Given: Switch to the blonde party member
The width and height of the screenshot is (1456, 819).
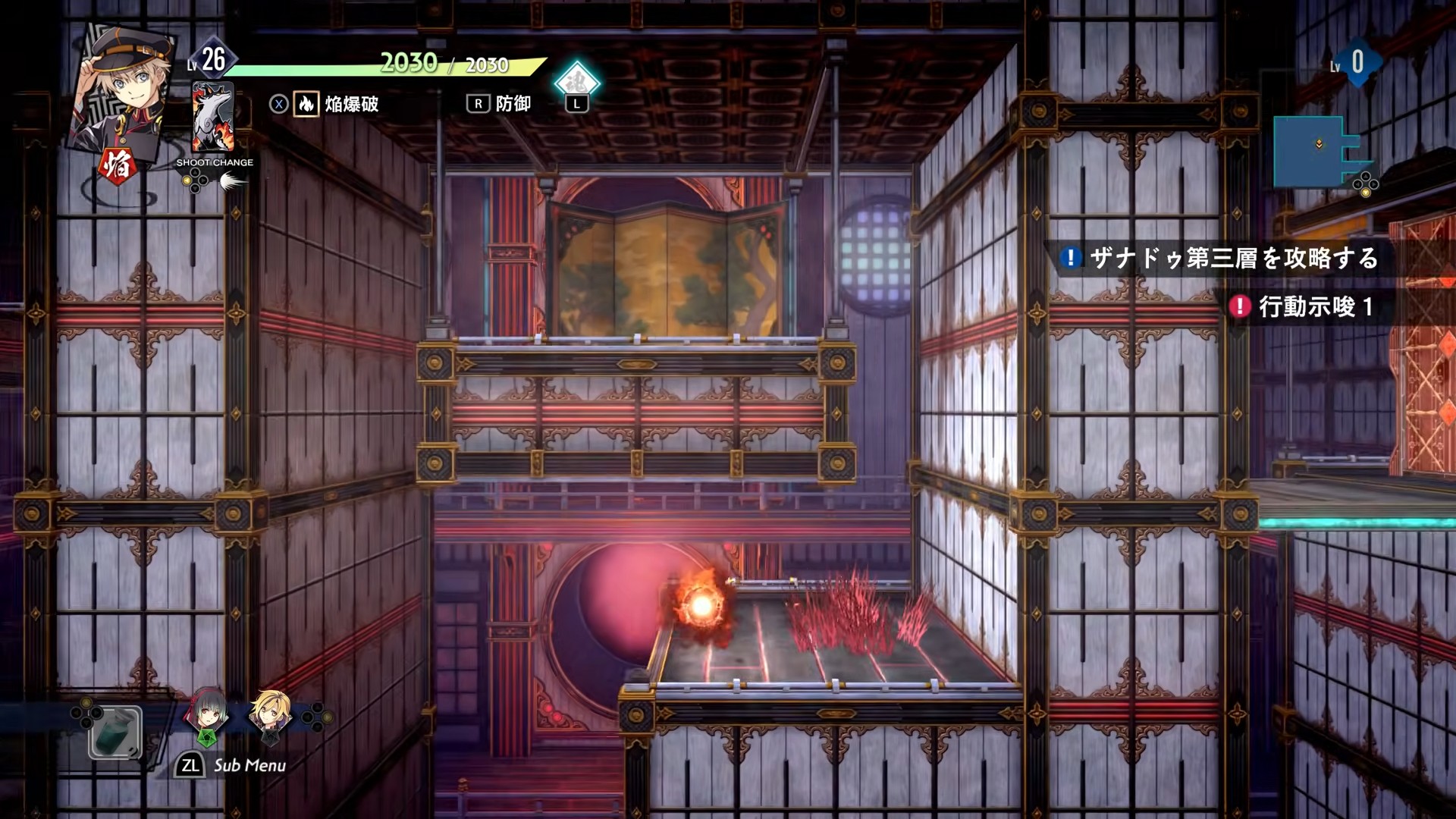Looking at the screenshot, I should click(270, 715).
